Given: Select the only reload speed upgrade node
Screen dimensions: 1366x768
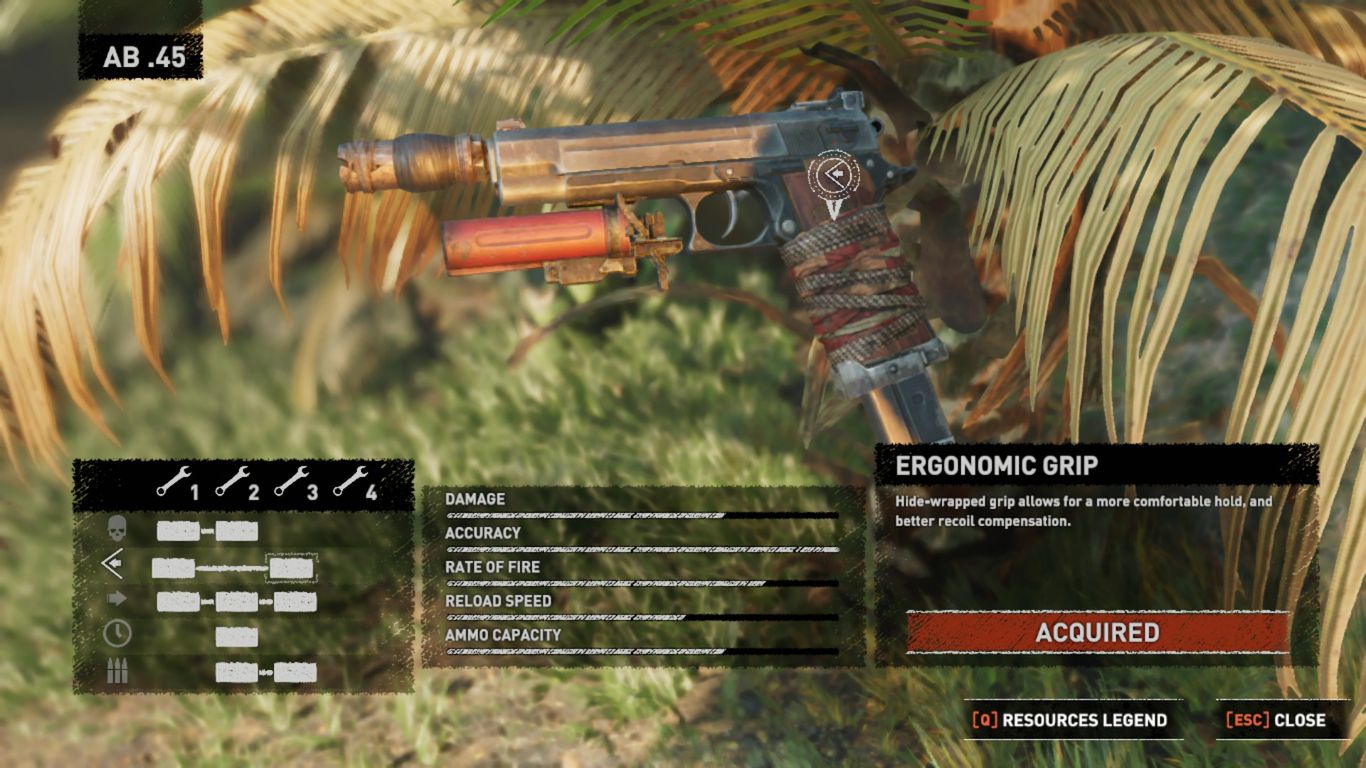Looking at the screenshot, I should coord(237,636).
